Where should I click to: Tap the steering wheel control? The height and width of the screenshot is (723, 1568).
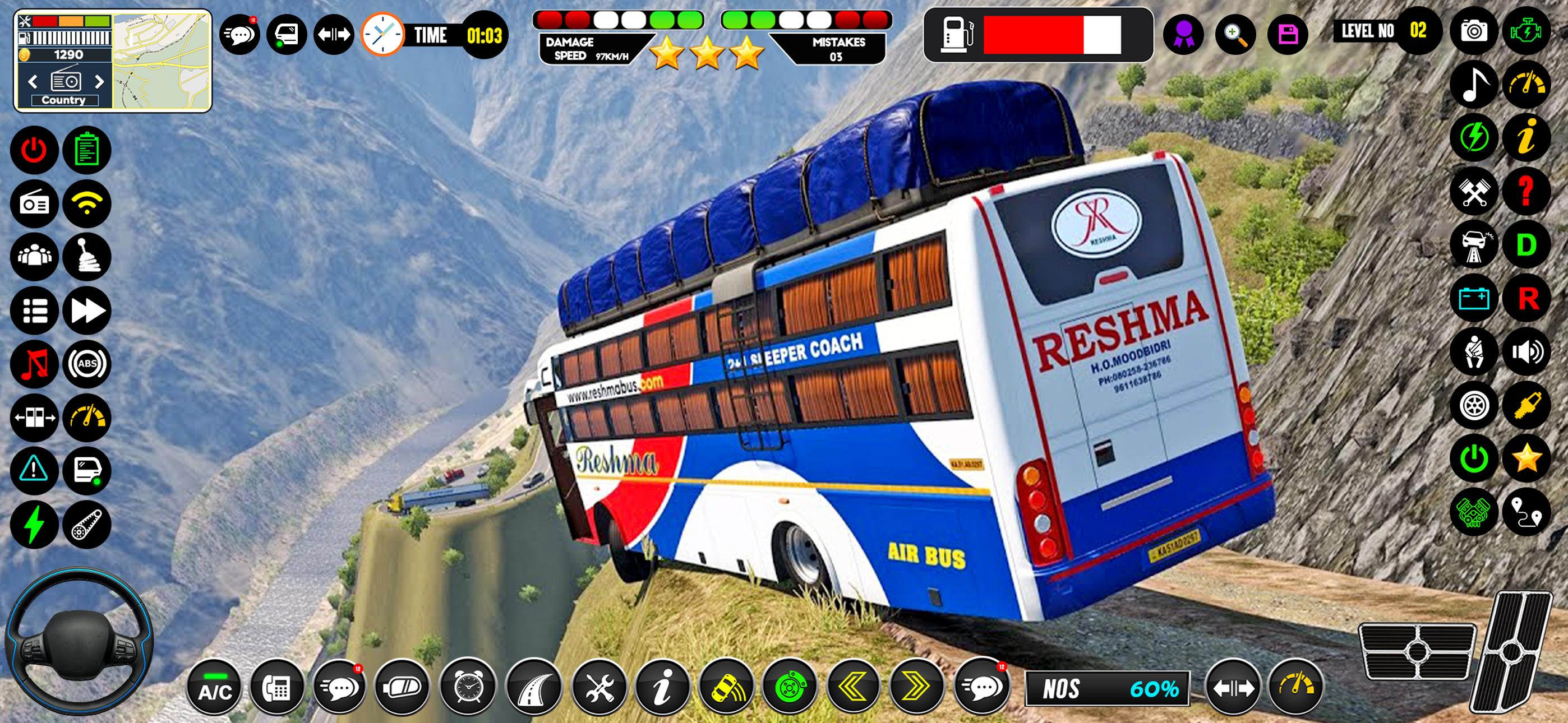[78, 642]
